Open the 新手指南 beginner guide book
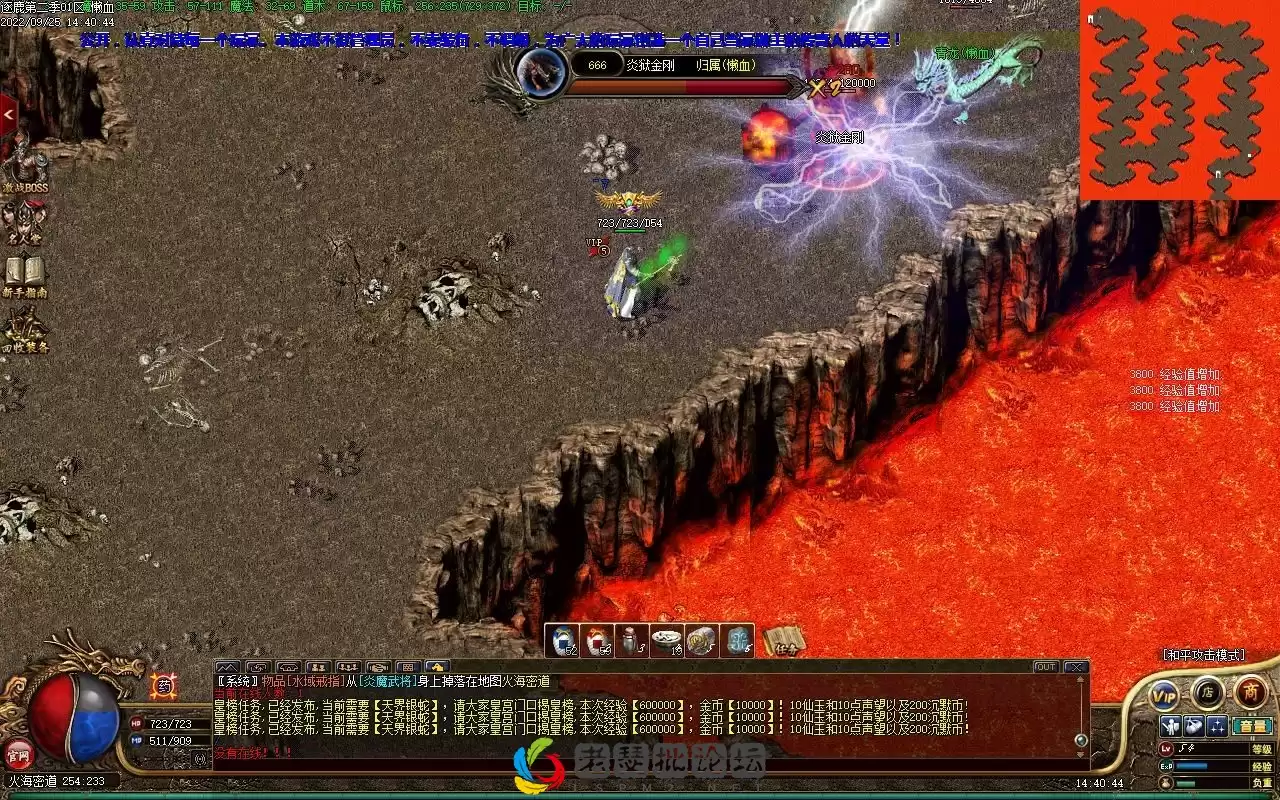The height and width of the screenshot is (800, 1280). (x=24, y=273)
